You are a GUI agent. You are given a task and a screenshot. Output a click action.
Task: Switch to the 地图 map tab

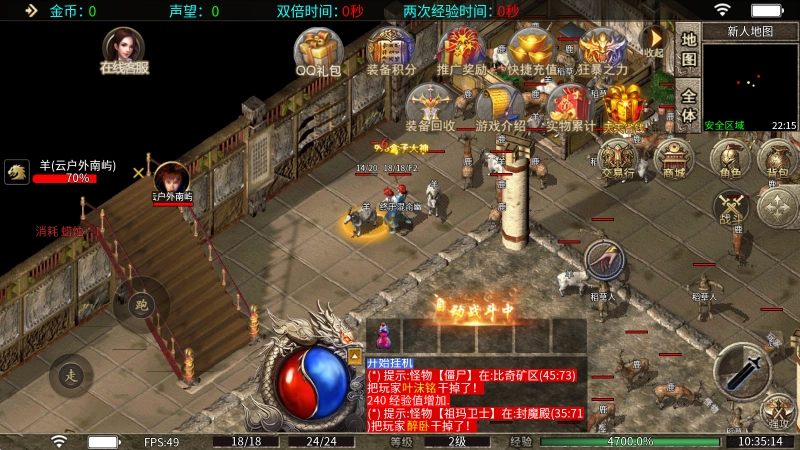(x=688, y=50)
